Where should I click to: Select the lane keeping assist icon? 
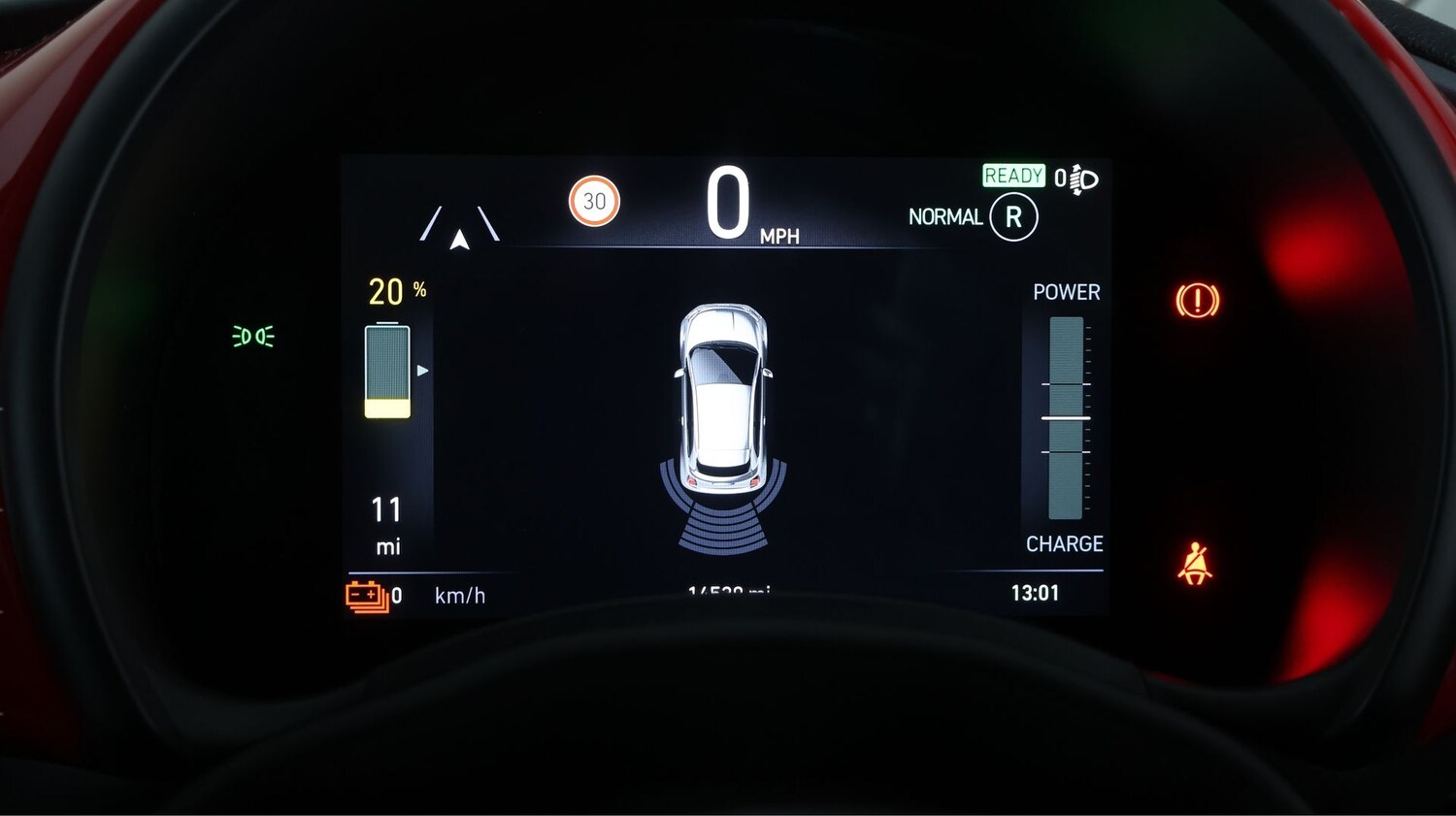coord(460,227)
